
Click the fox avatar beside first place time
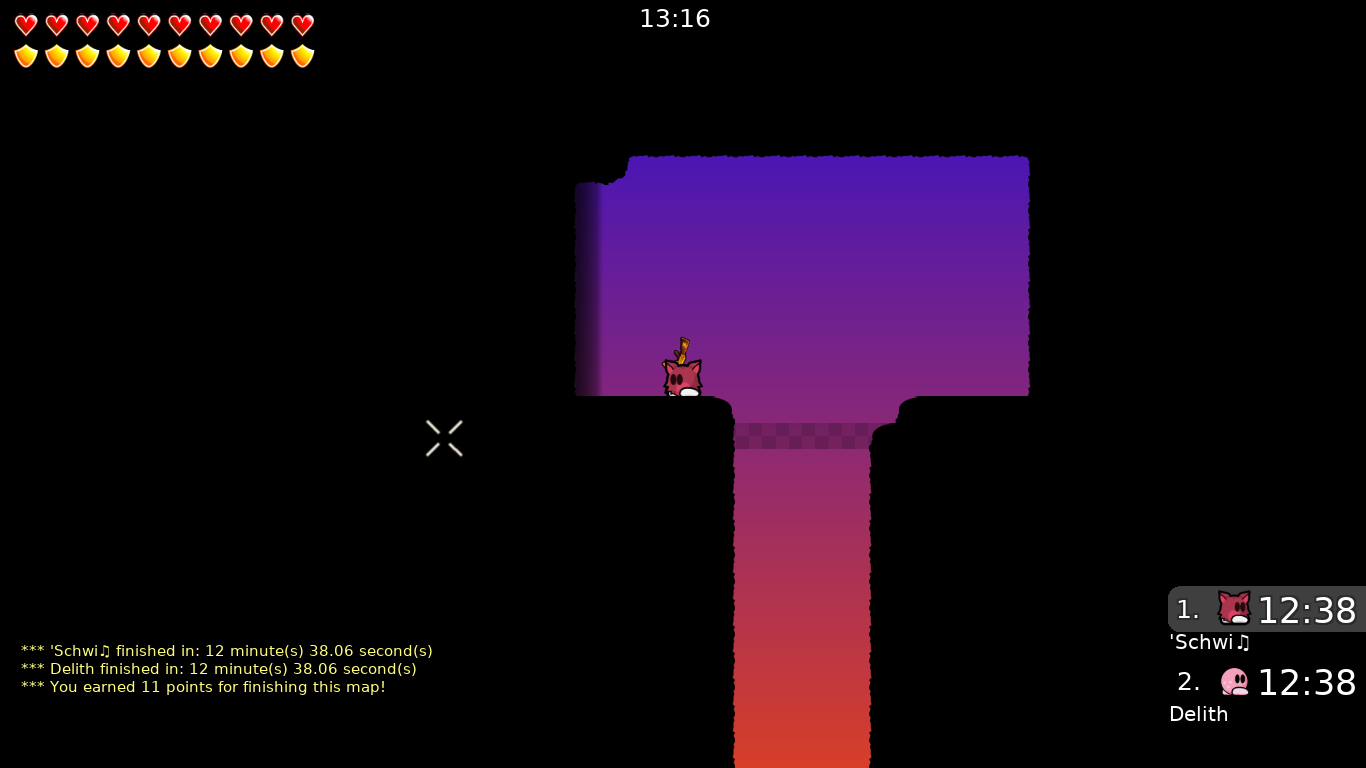pos(1234,607)
